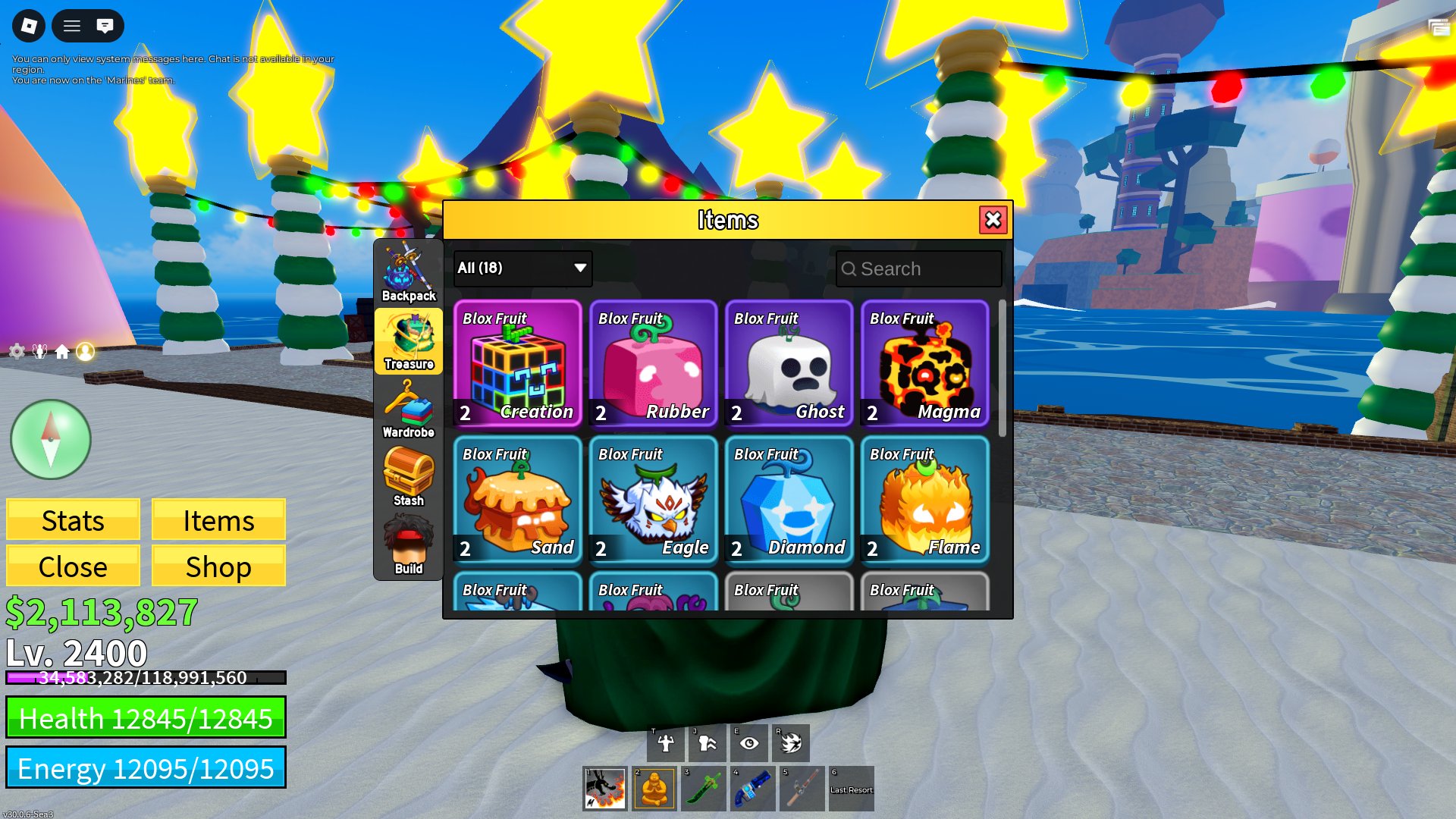Select the Treasure tab icon

(409, 341)
